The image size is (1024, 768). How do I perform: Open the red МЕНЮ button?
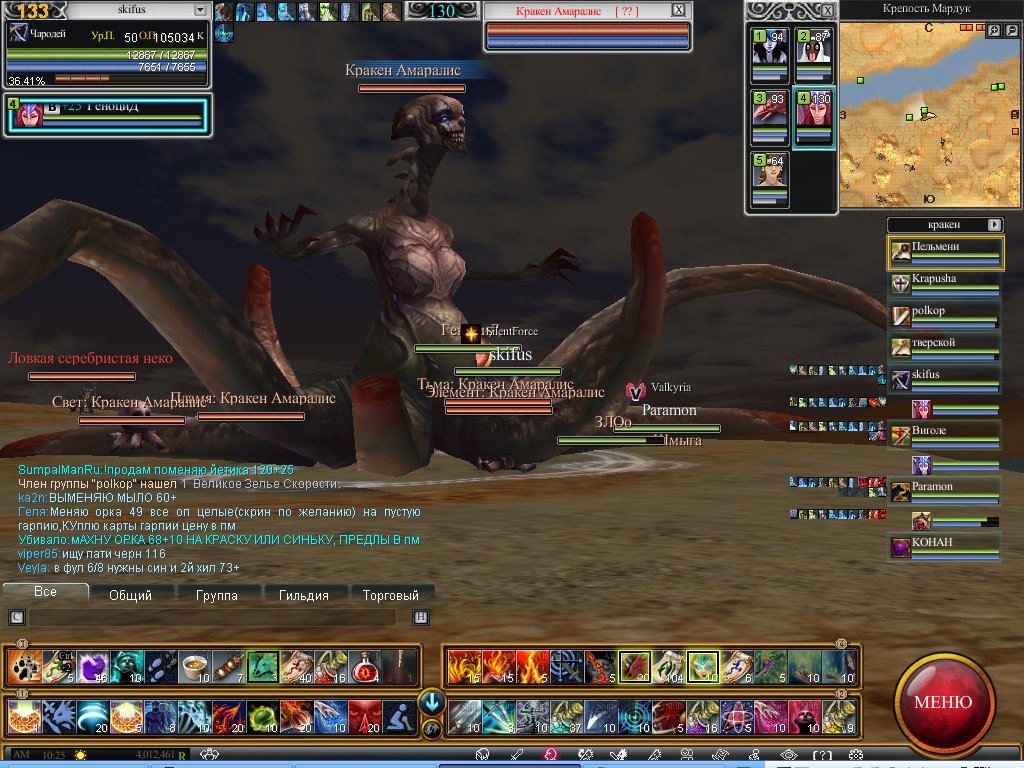pyautogui.click(x=943, y=701)
